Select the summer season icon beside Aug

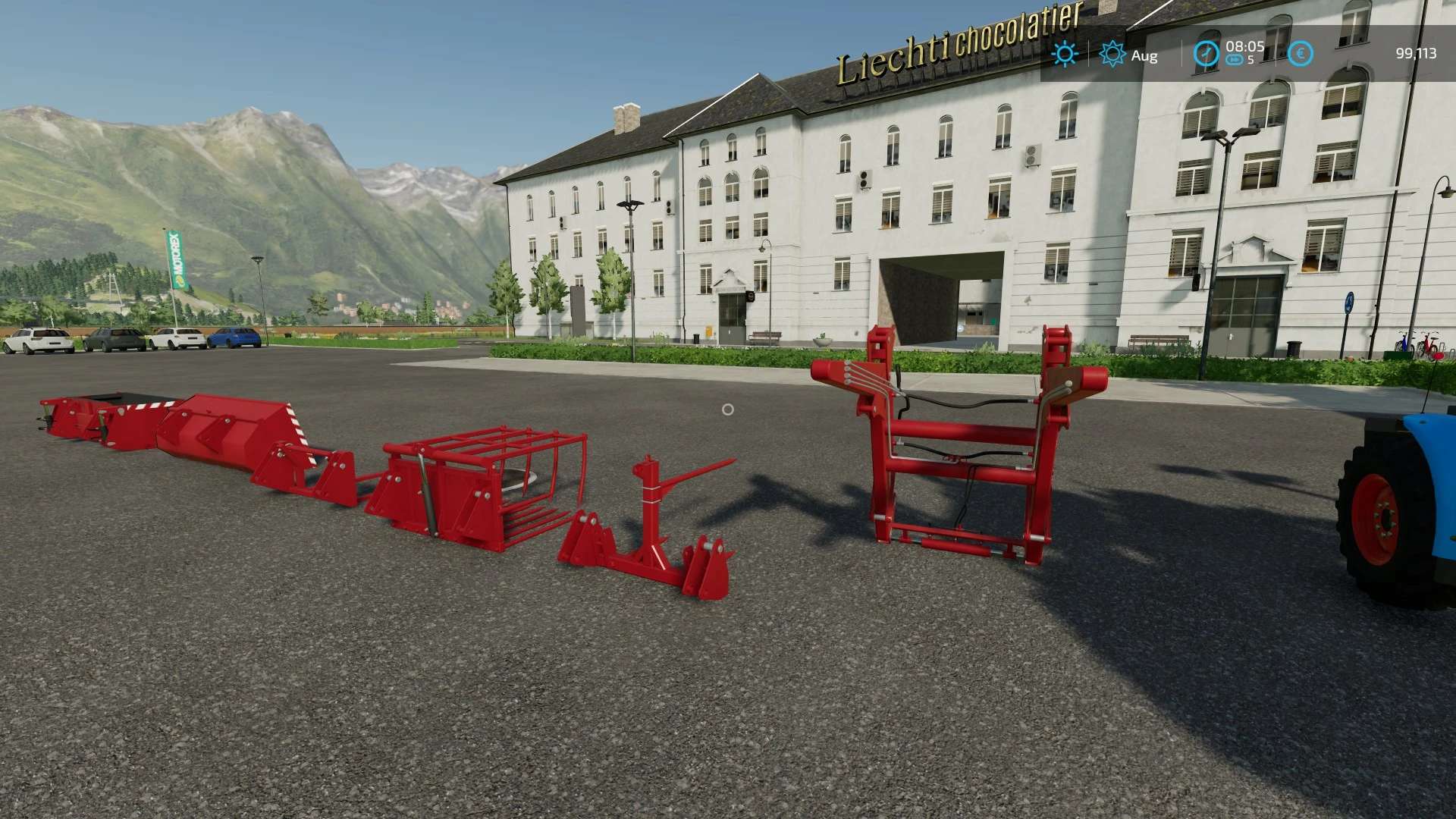click(1112, 54)
